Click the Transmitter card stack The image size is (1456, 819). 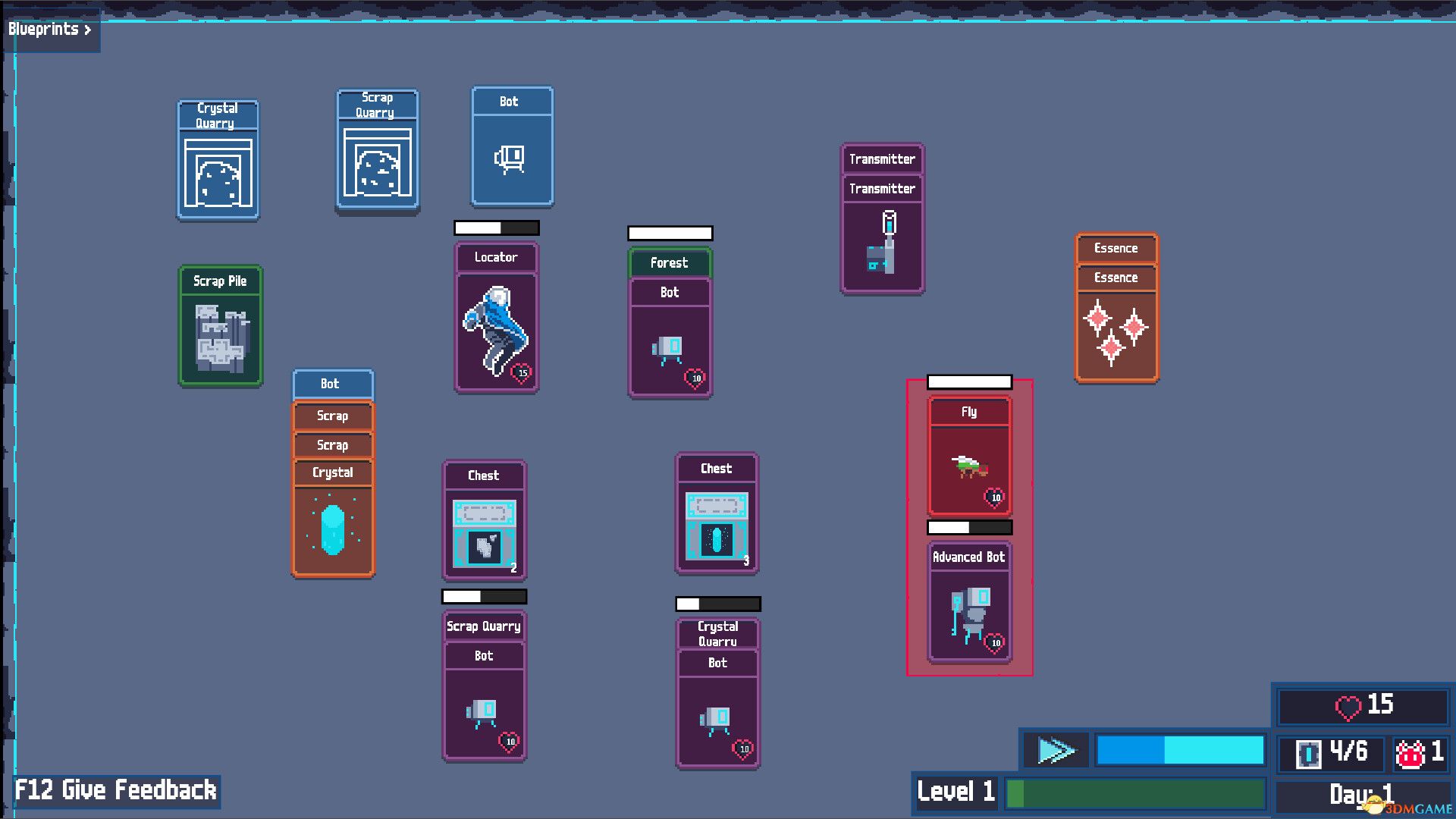[x=882, y=220]
